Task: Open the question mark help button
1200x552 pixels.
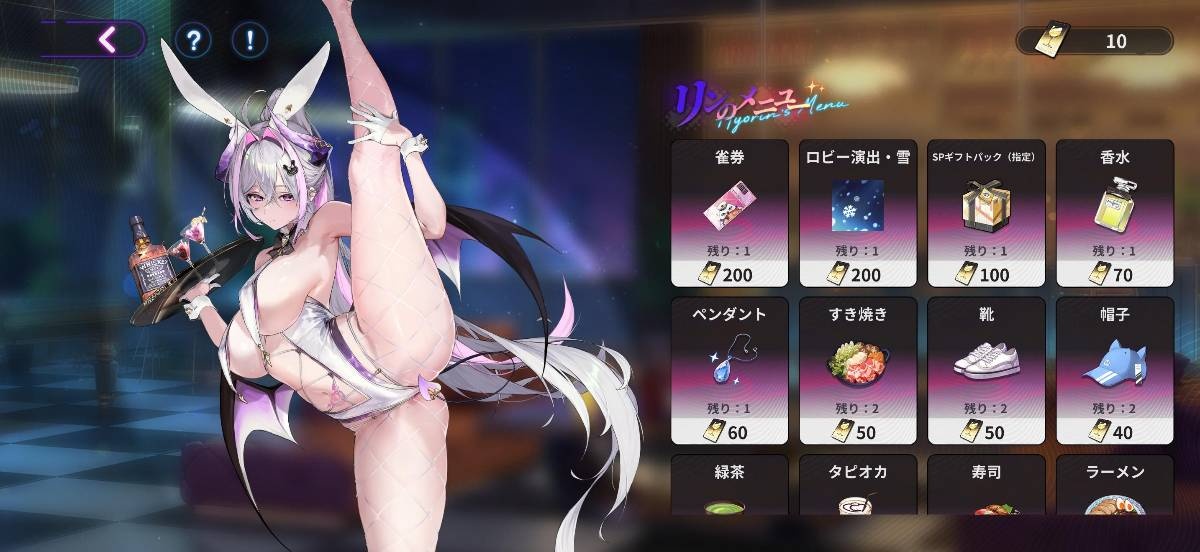Action: 192,40
